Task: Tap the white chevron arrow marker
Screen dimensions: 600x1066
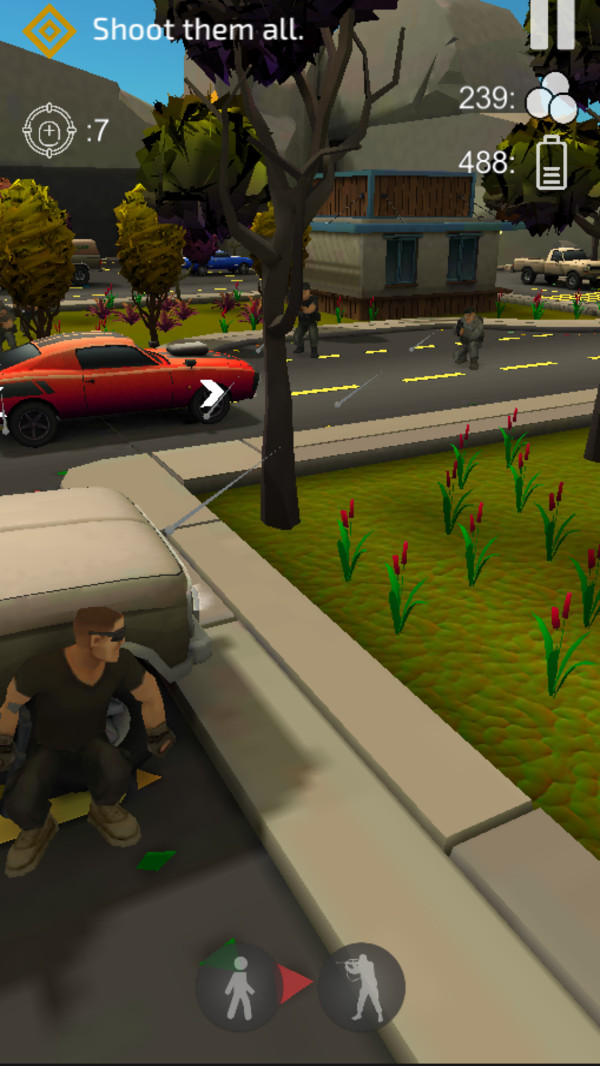Action: pos(213,394)
